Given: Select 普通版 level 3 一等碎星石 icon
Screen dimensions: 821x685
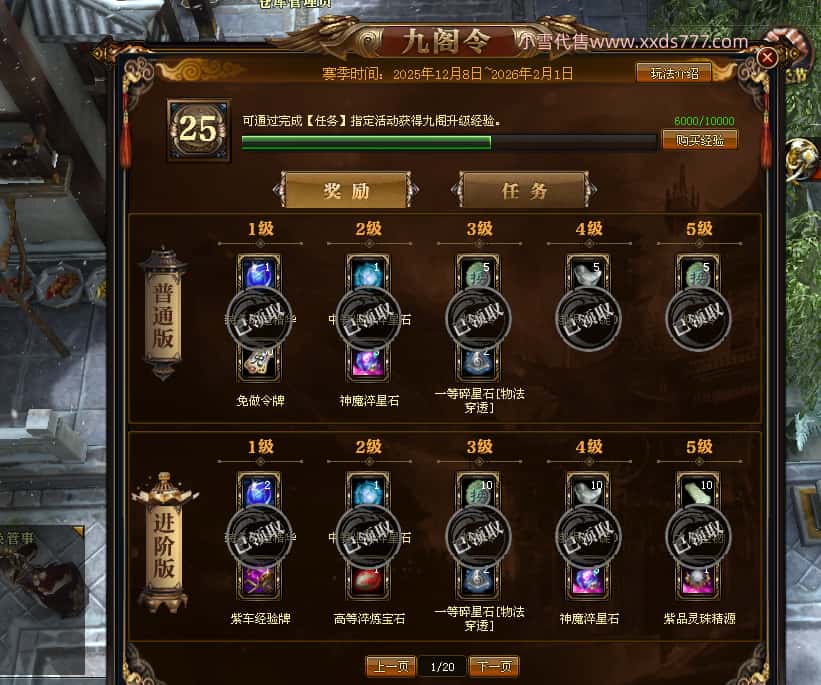Looking at the screenshot, I should tap(479, 362).
